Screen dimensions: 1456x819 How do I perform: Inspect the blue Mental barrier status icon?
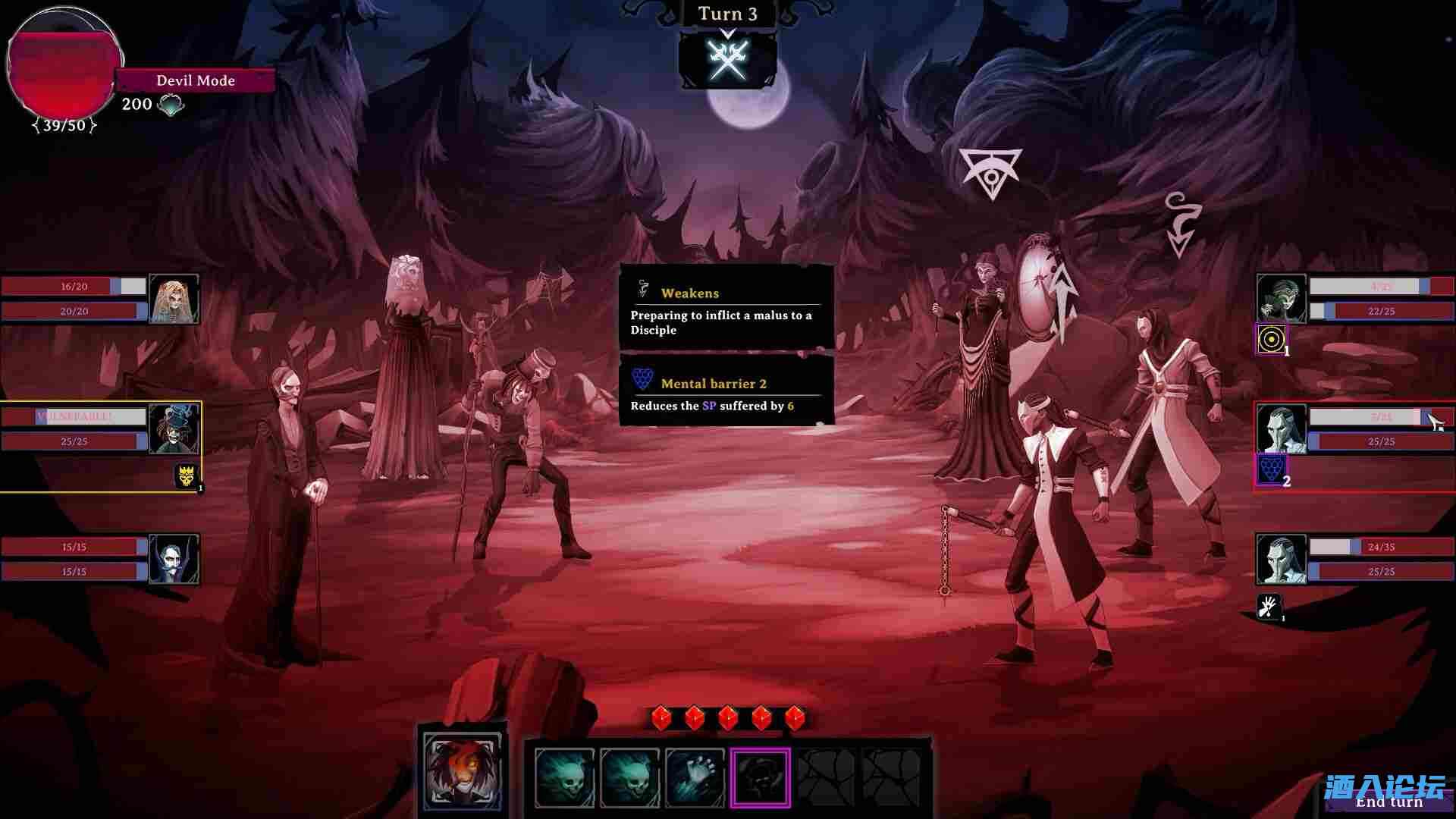1272,469
